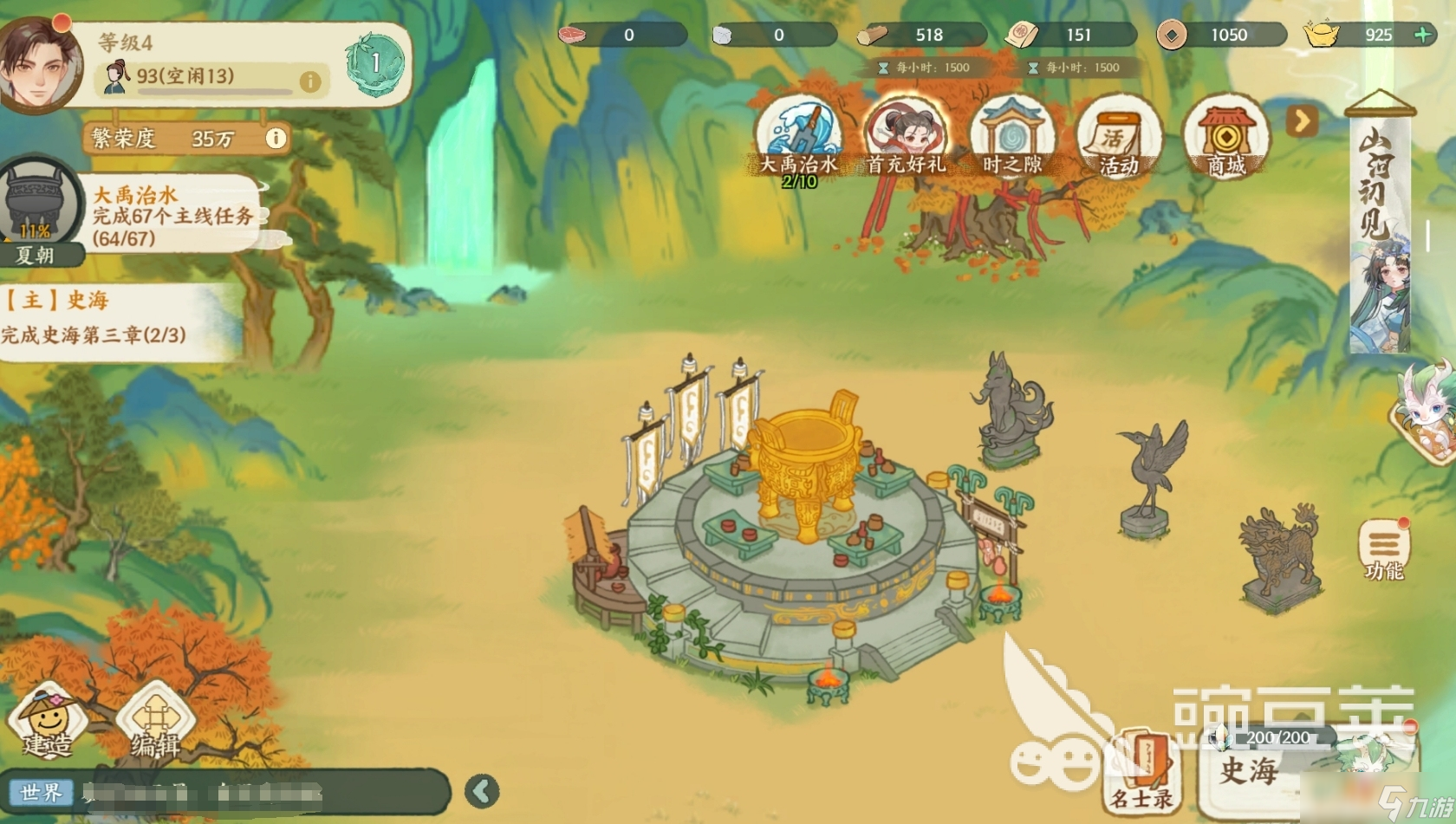Viewport: 1456px width, 824px height.
Task: Open the 山河初见 banner
Action: [1380, 225]
